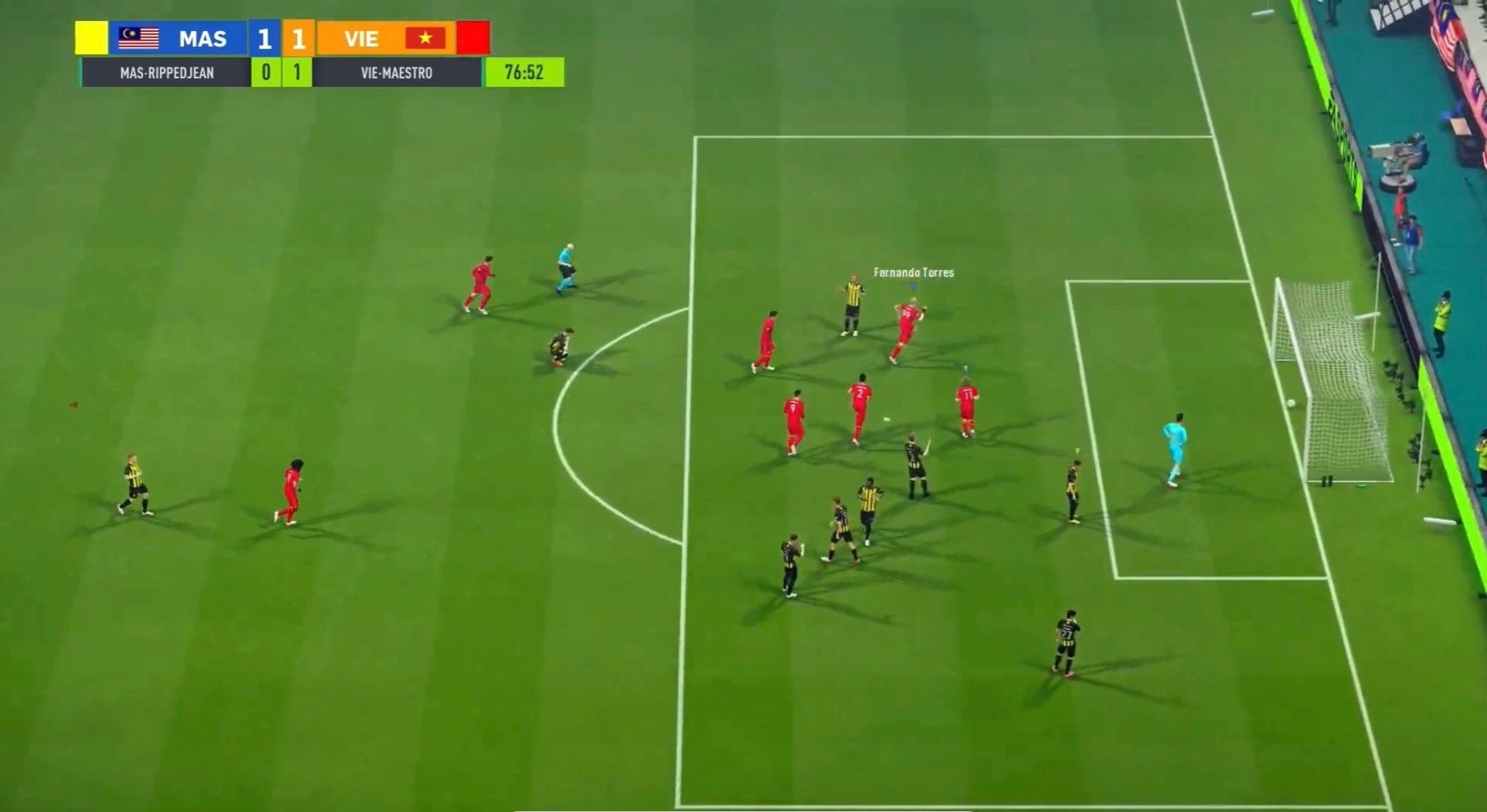Click the Malaysia flag icon on the scoreboard

point(138,38)
